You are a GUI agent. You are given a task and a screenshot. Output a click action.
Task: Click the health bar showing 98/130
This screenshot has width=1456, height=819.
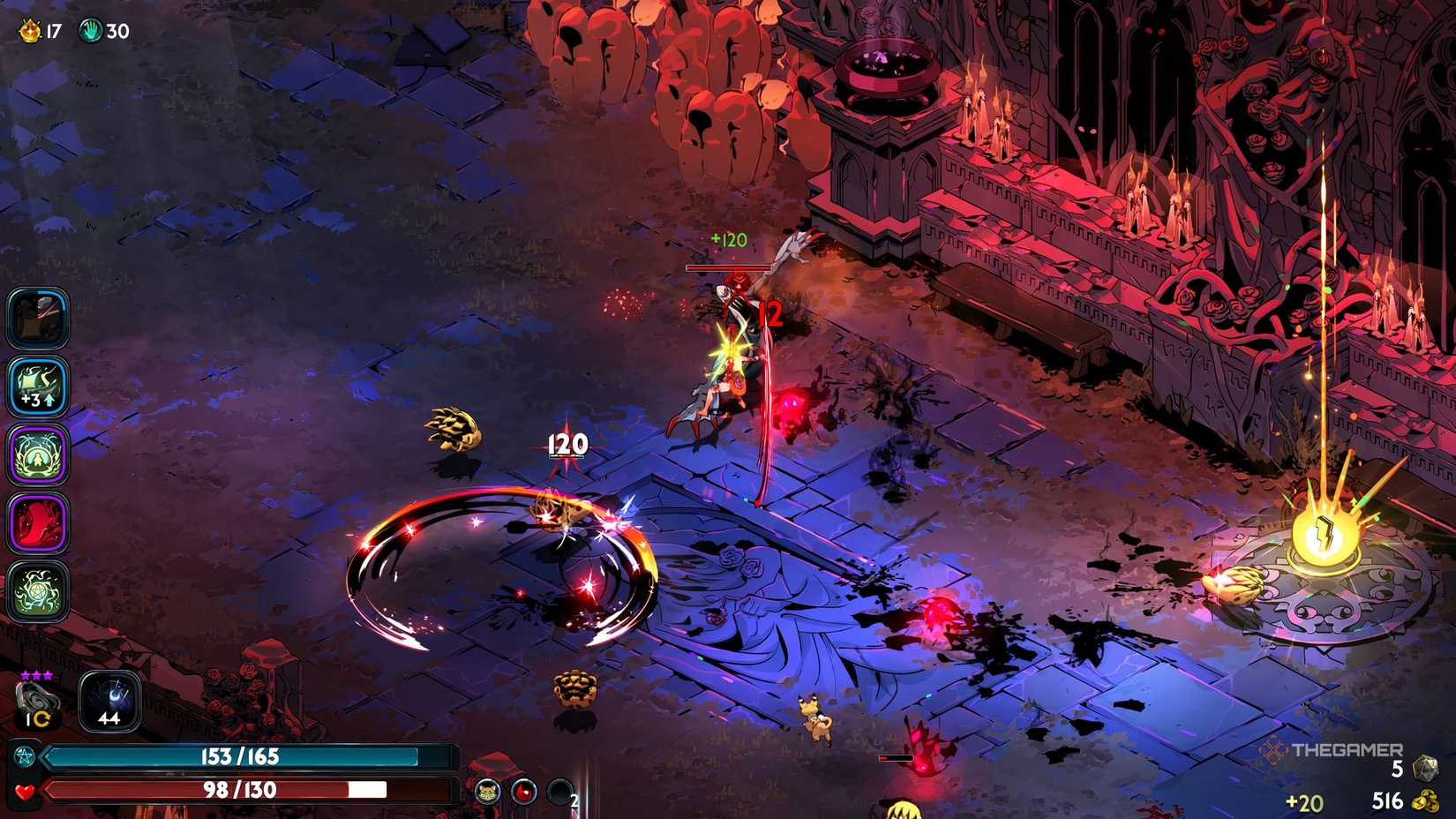click(x=238, y=790)
